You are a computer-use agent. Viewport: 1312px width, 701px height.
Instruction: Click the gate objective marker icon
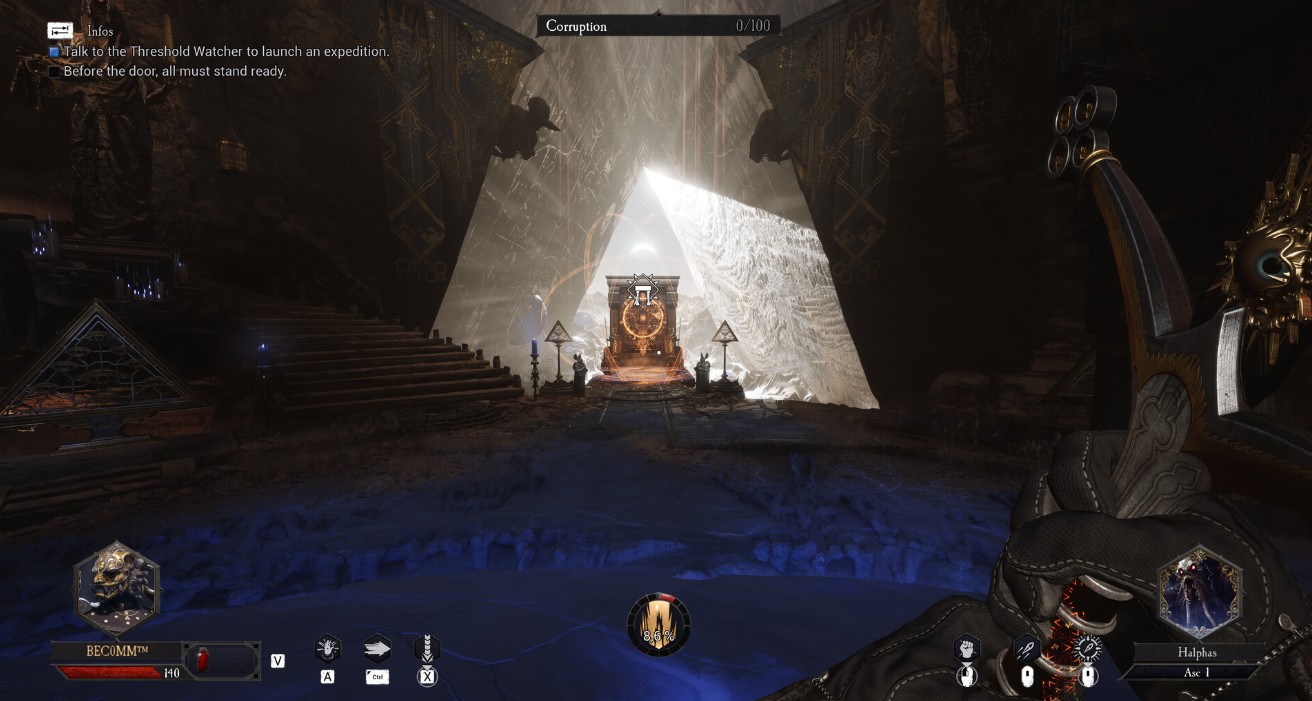click(642, 293)
